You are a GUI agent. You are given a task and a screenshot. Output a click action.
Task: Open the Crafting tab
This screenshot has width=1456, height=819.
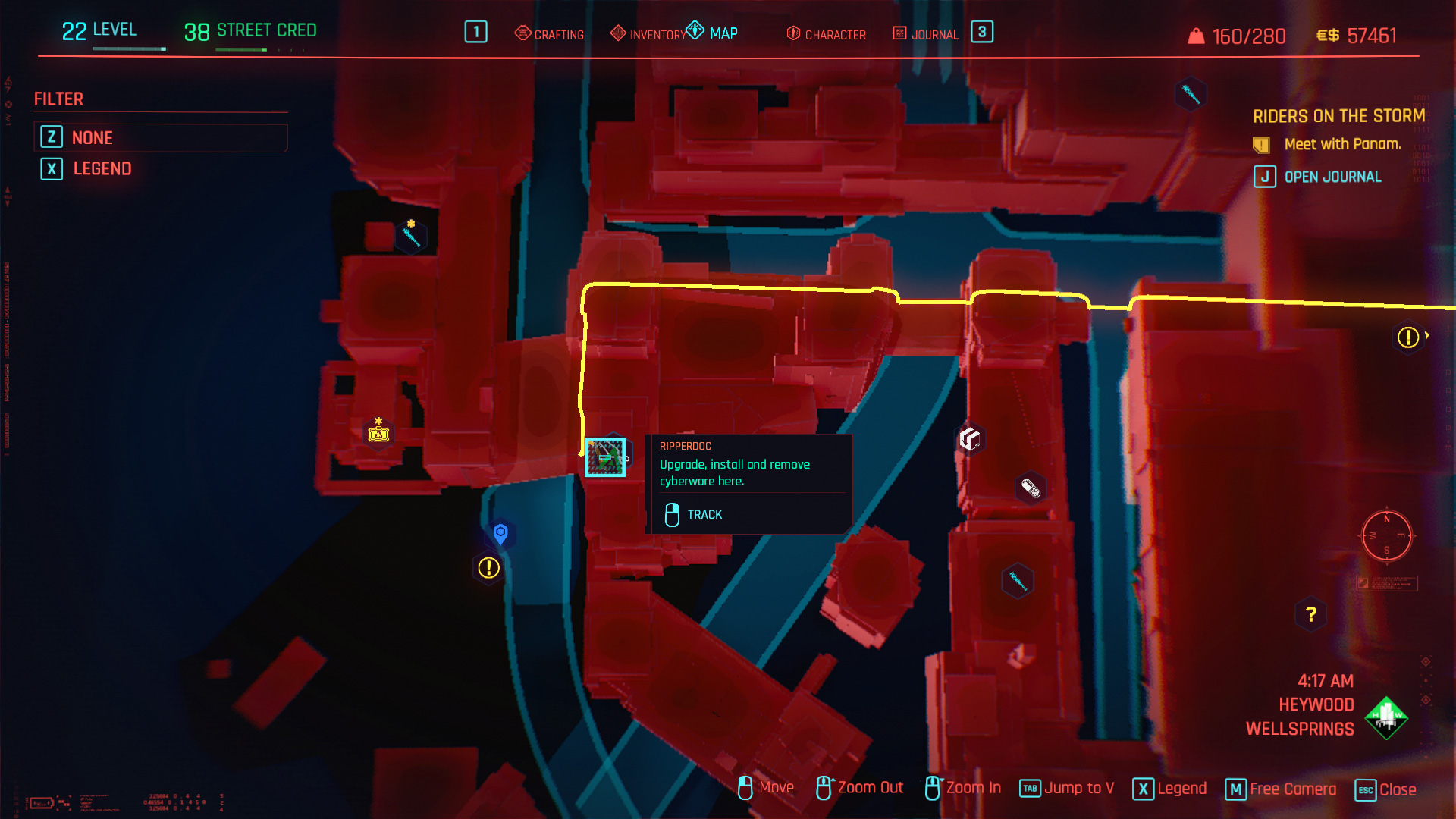[550, 34]
